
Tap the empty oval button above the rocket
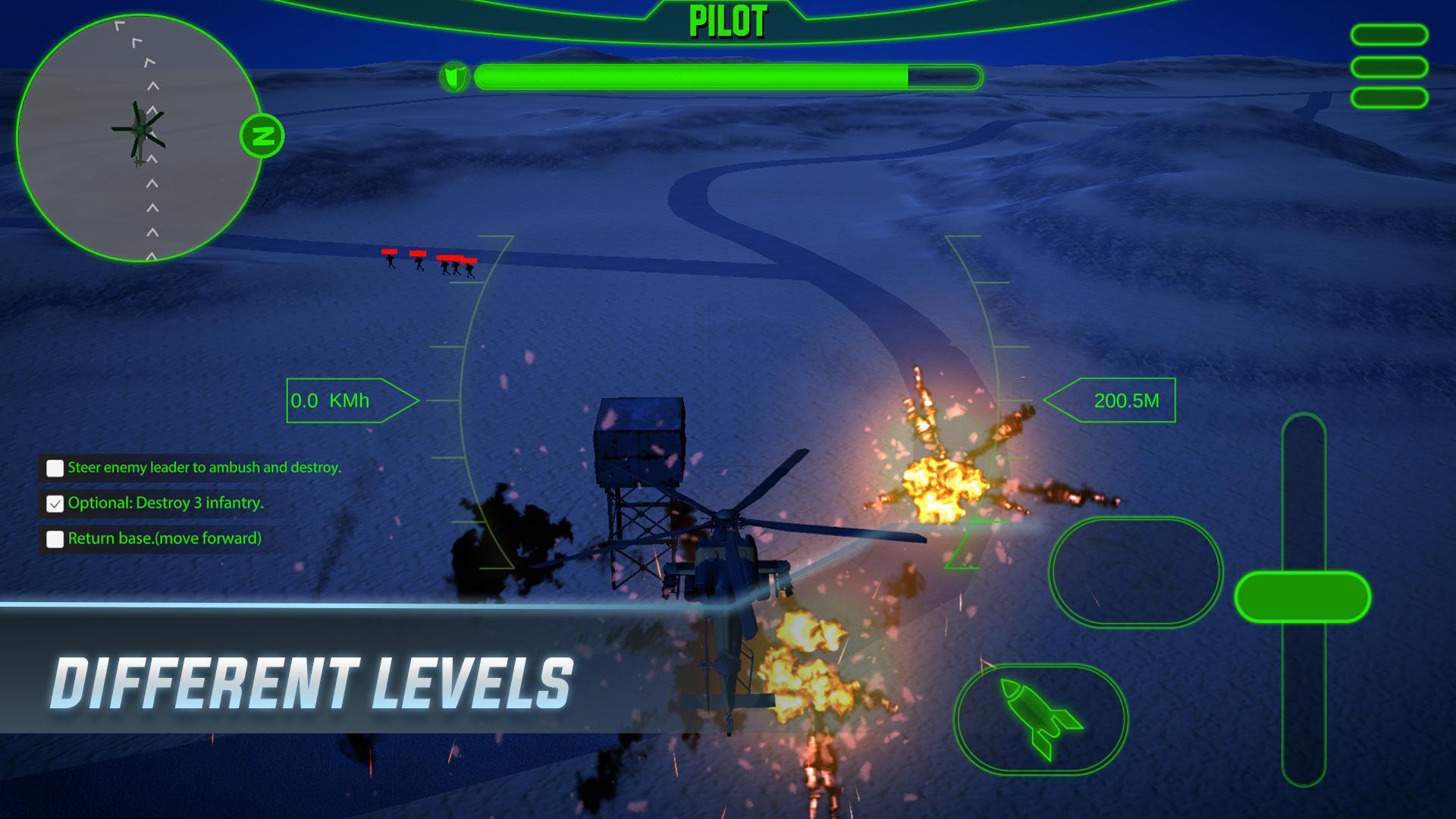(1135, 572)
